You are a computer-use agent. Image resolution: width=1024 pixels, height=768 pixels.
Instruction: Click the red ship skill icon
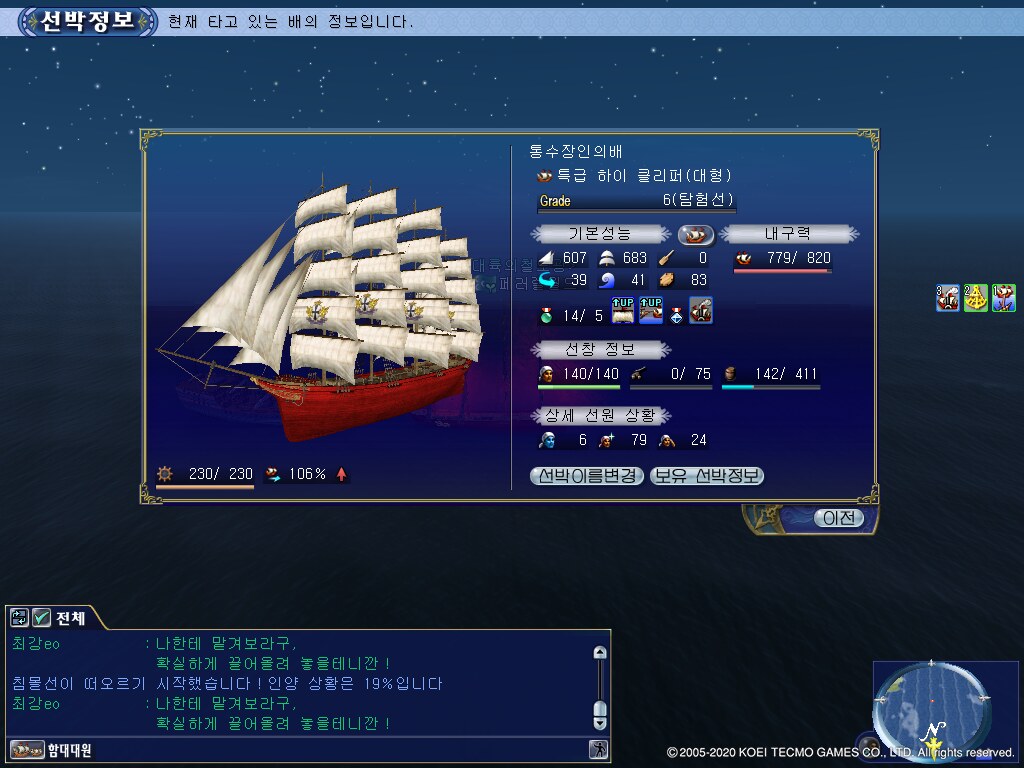702,311
